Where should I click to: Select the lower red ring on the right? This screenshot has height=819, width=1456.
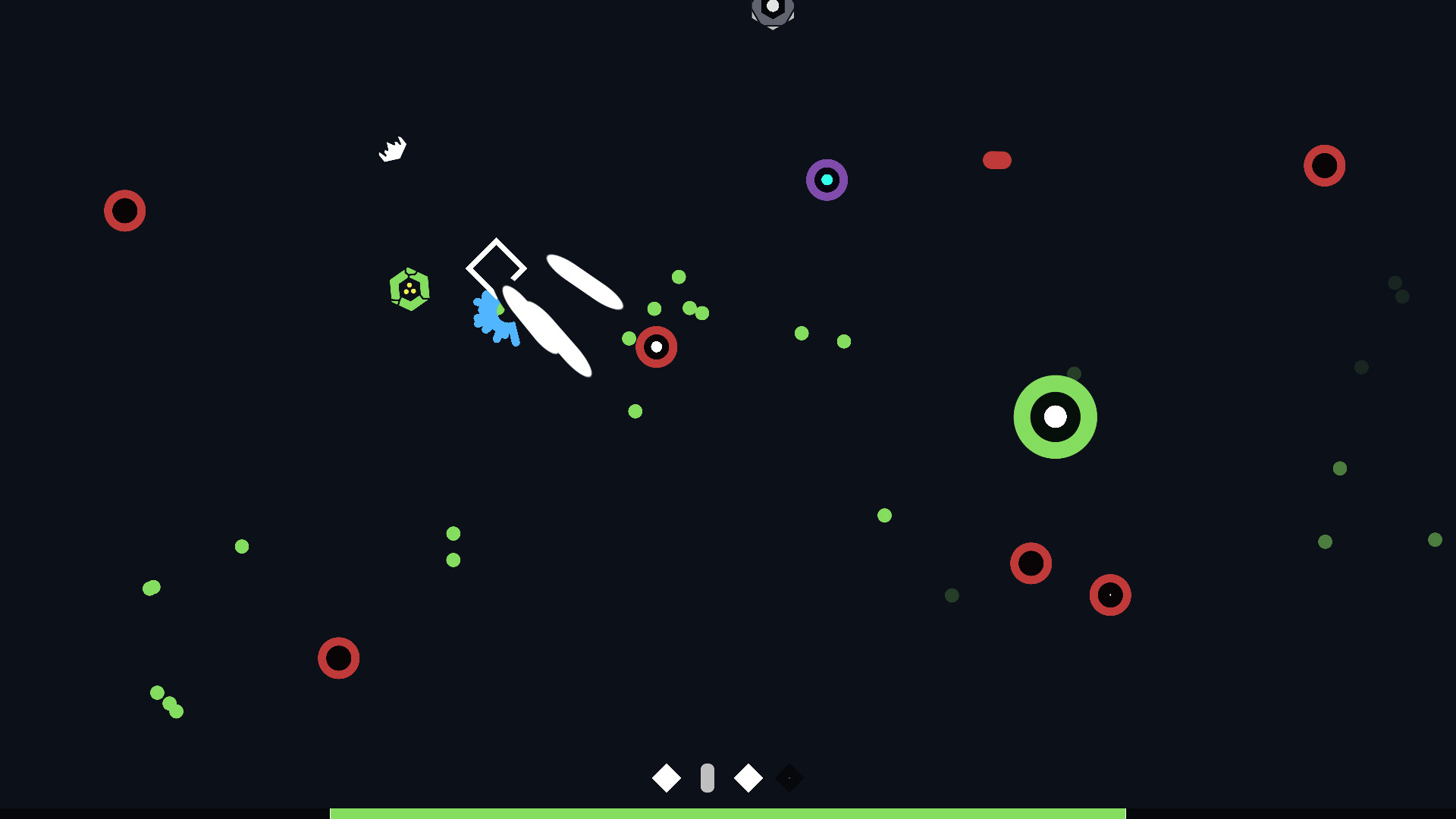tap(1110, 595)
